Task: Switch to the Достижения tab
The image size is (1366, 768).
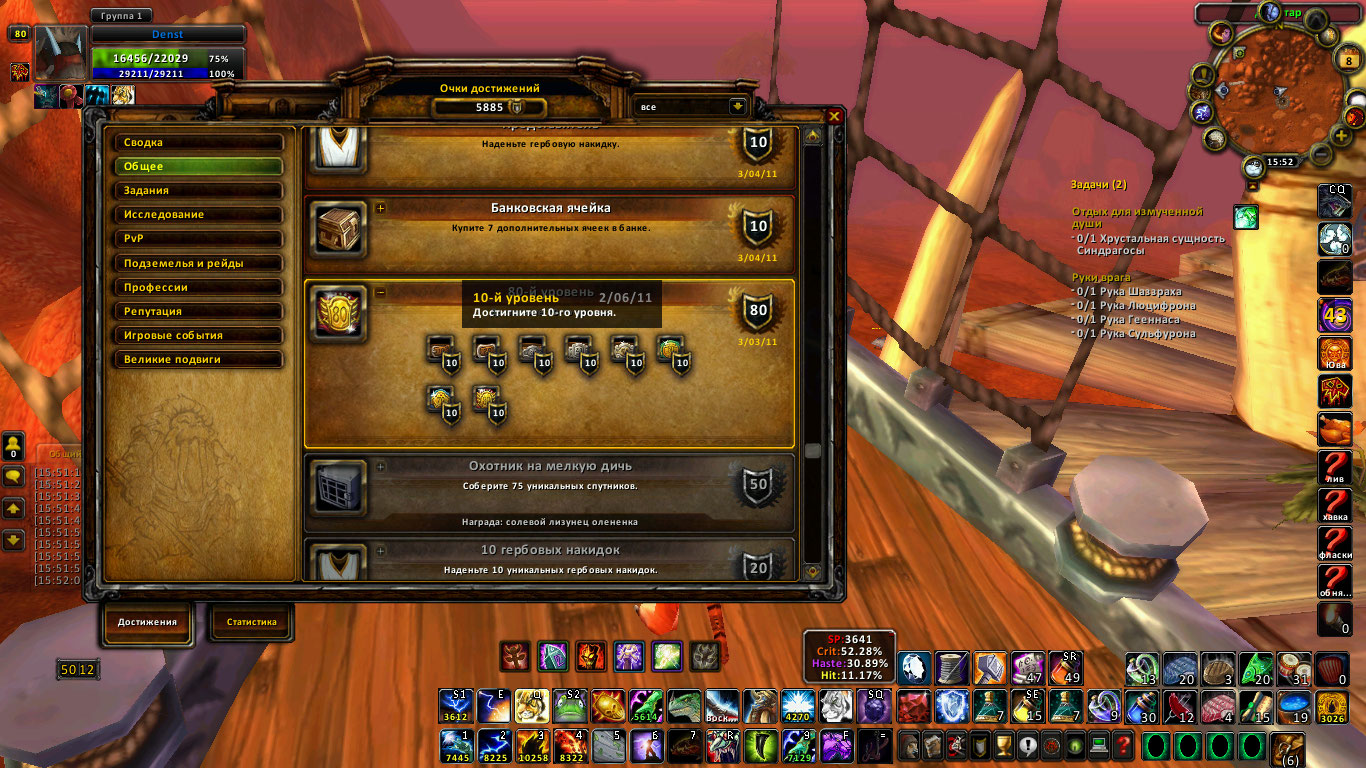Action: 147,622
